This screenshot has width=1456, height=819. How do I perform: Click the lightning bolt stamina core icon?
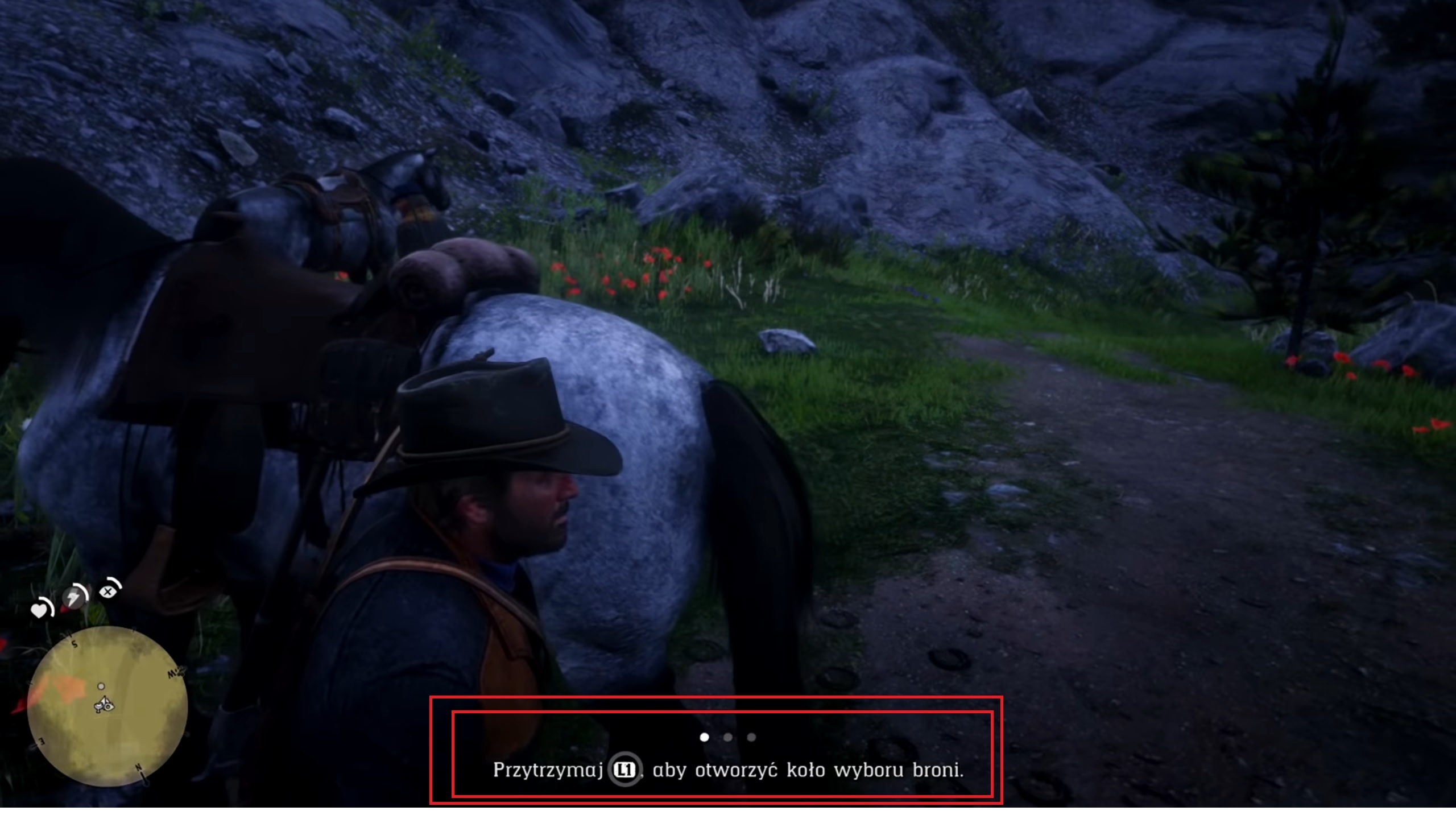coord(74,598)
